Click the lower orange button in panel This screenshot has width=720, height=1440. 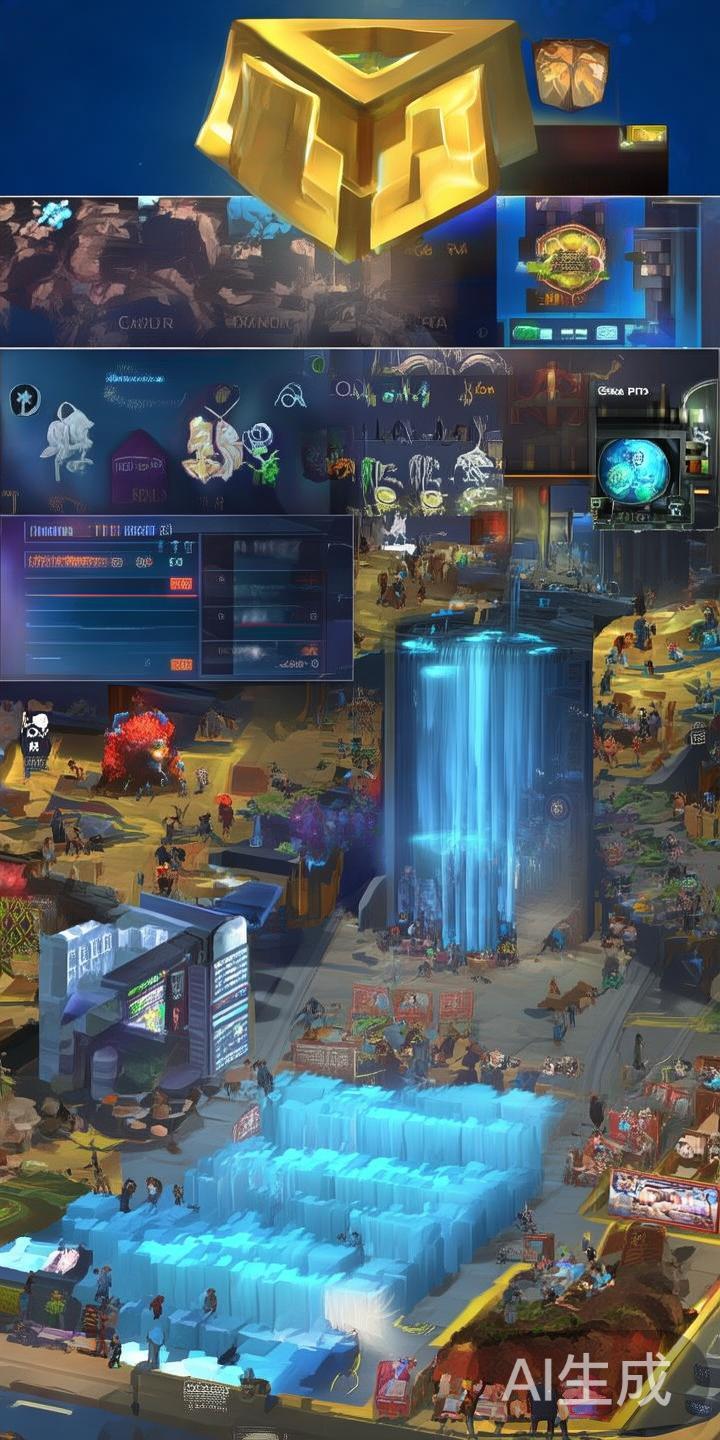181,663
